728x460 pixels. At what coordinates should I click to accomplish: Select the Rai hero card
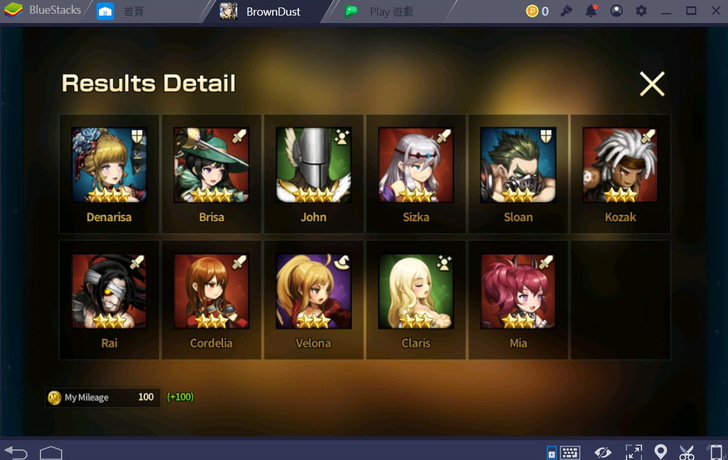click(x=109, y=291)
